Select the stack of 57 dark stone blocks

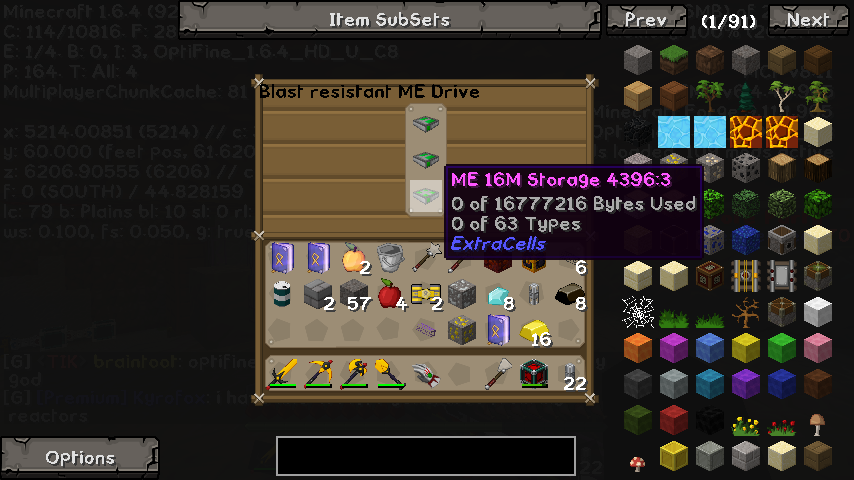pyautogui.click(x=353, y=294)
